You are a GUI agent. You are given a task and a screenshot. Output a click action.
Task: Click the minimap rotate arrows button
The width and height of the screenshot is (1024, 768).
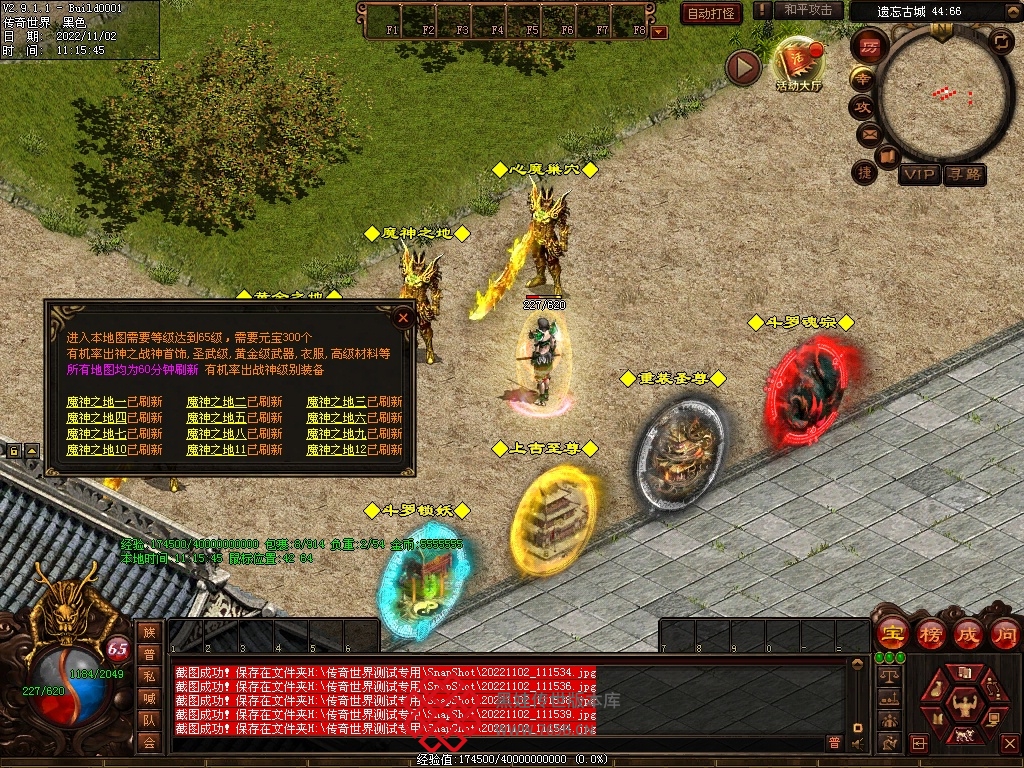pyautogui.click(x=1000, y=41)
